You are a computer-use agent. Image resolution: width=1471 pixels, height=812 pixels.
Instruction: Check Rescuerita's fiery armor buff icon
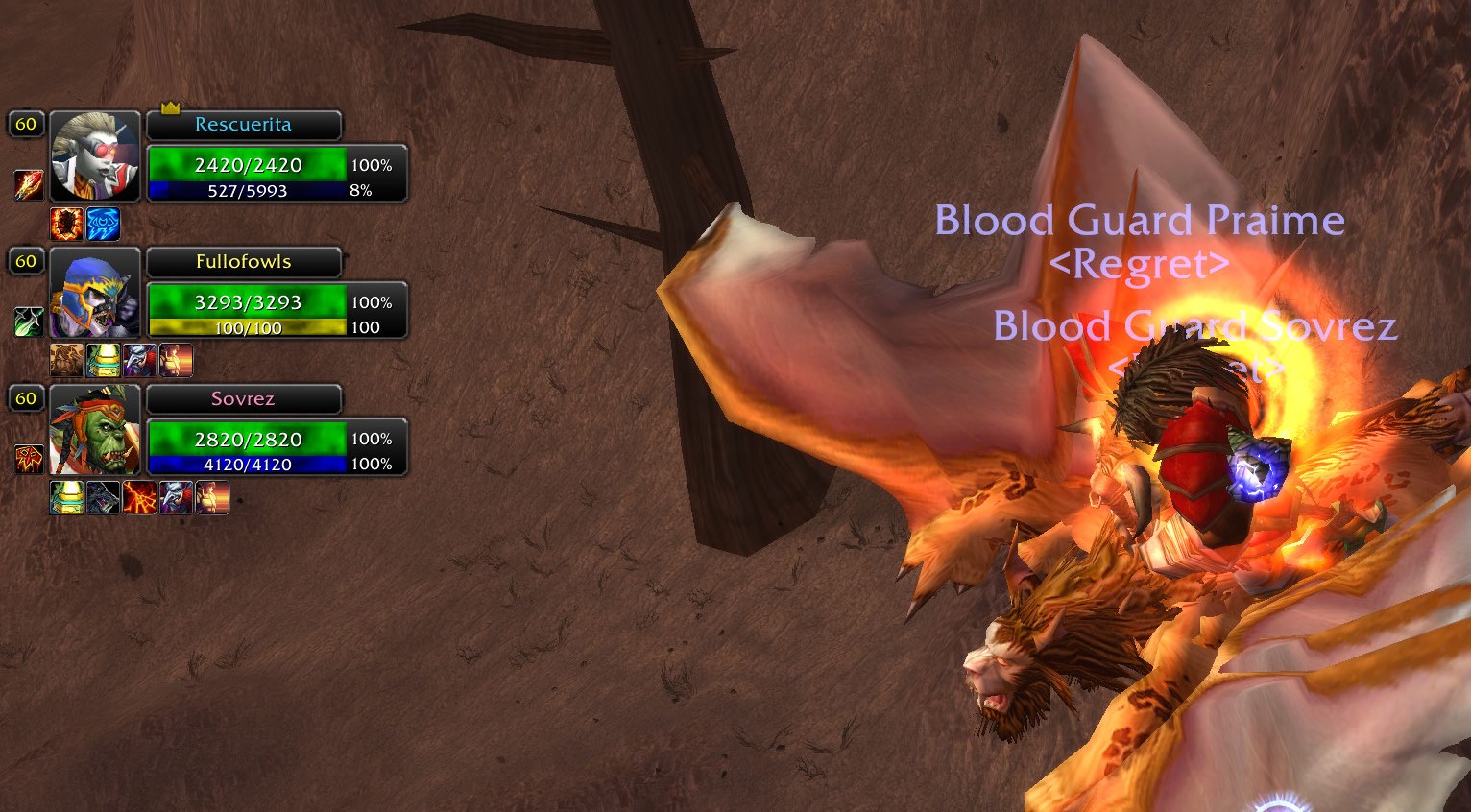coord(66,224)
